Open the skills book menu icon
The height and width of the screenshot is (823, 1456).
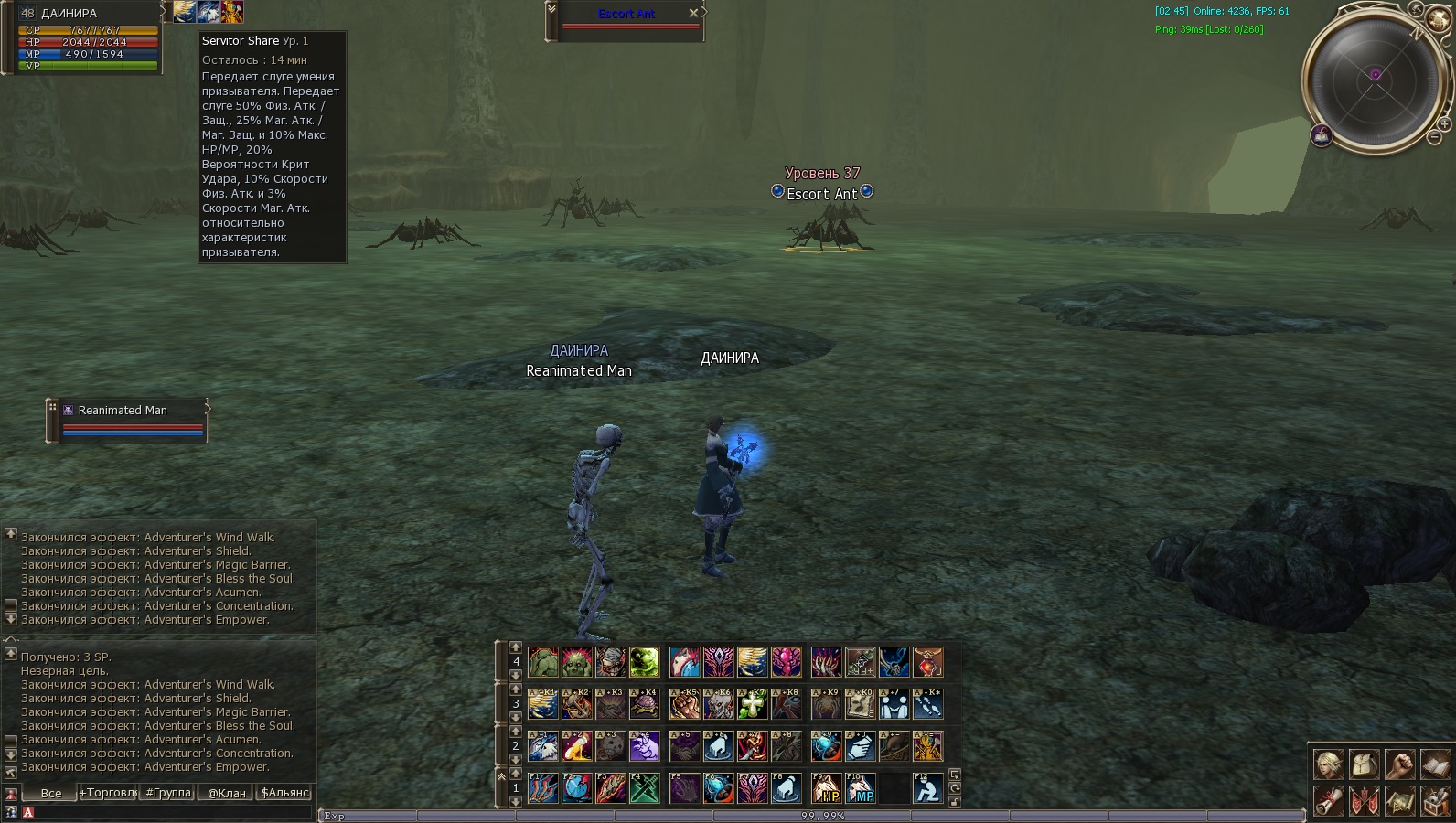coord(1435,764)
